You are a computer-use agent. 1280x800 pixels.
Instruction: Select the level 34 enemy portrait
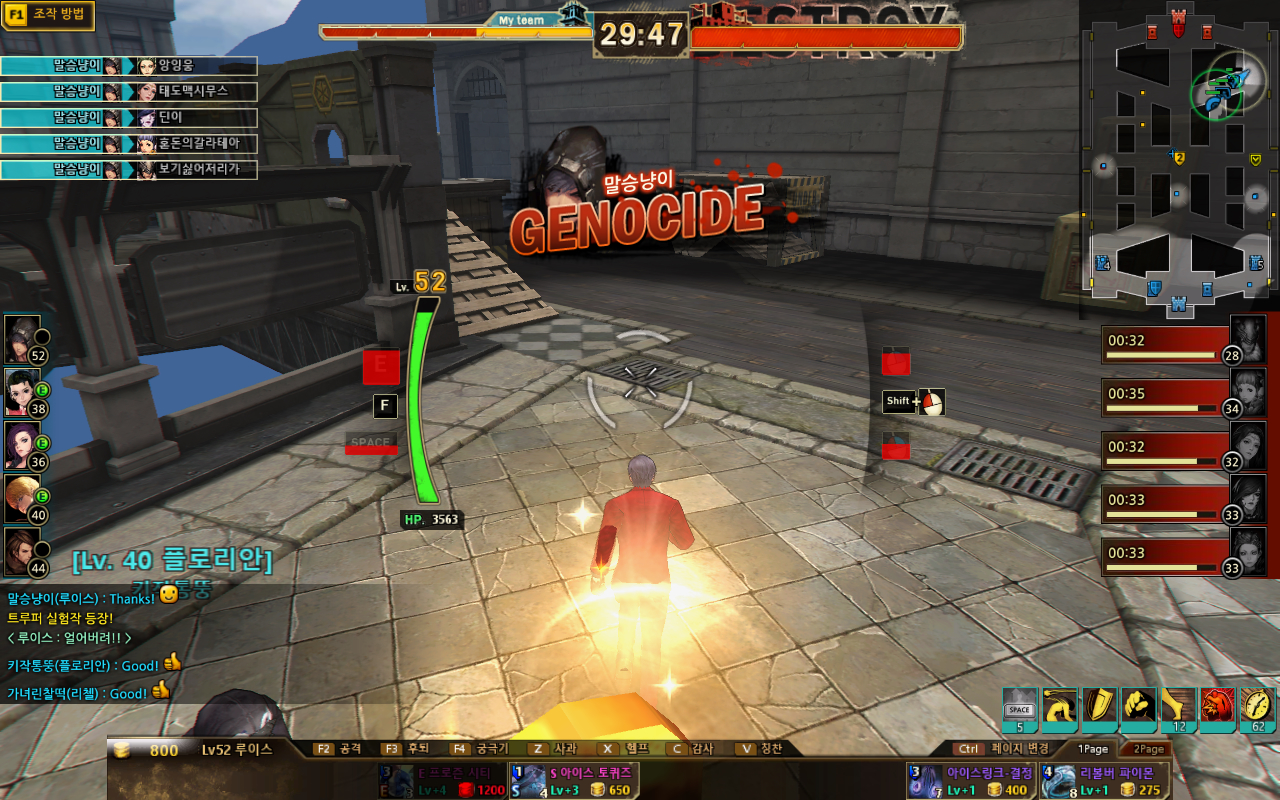(1247, 393)
